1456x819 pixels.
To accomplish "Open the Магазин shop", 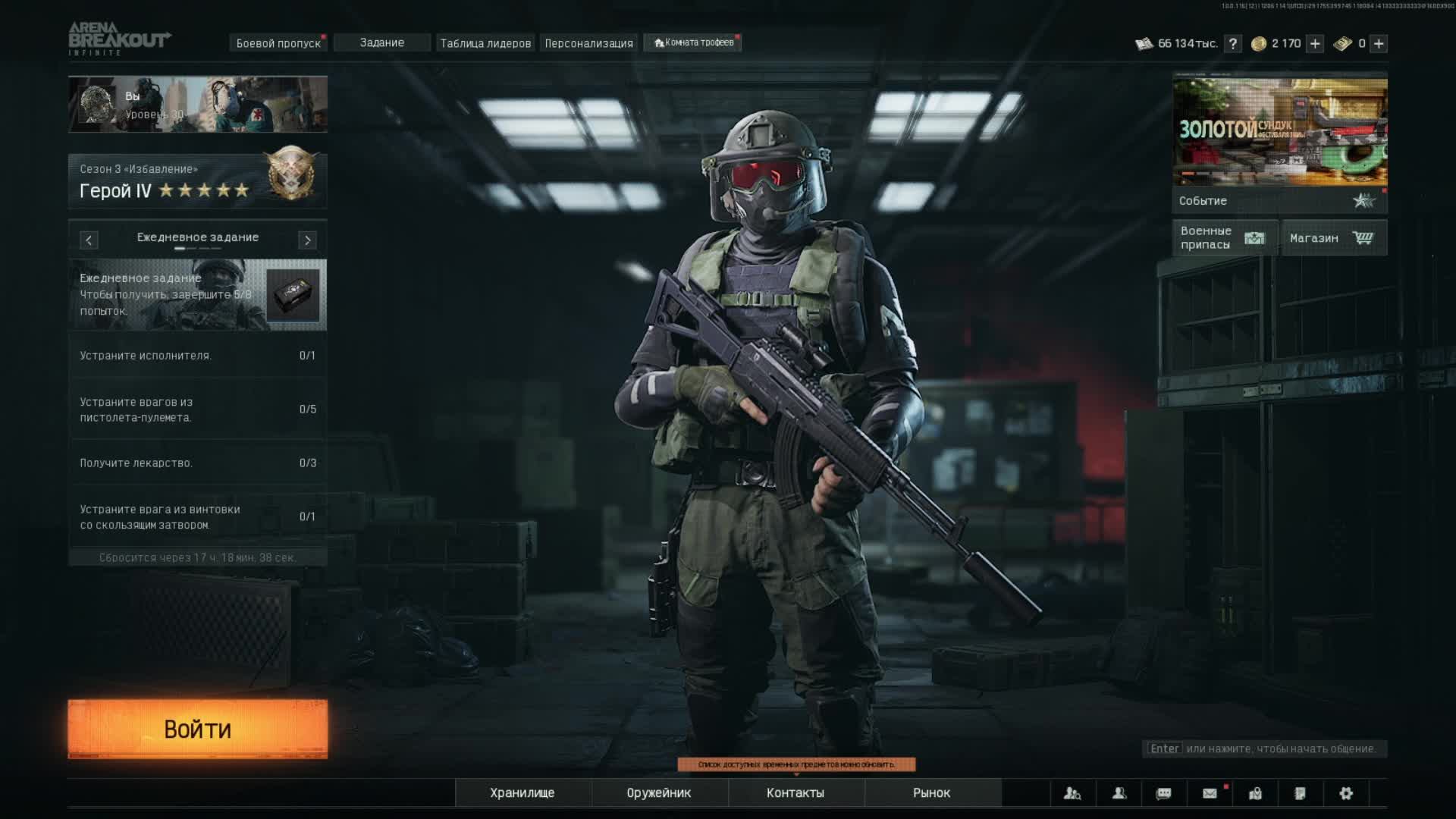I will (x=1333, y=238).
